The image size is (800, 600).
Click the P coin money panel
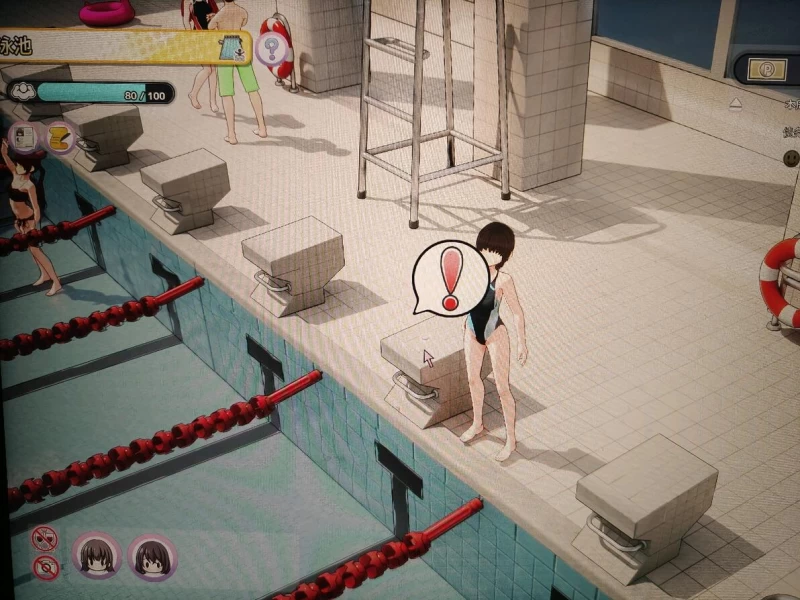[768, 68]
